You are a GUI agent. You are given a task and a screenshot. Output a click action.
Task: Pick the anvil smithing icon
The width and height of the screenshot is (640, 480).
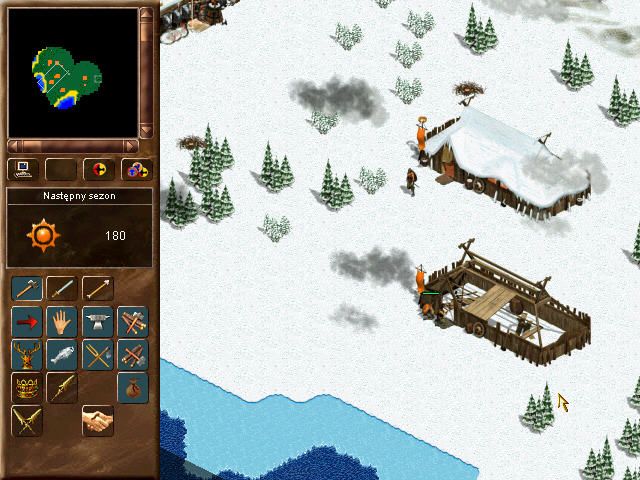(97, 322)
